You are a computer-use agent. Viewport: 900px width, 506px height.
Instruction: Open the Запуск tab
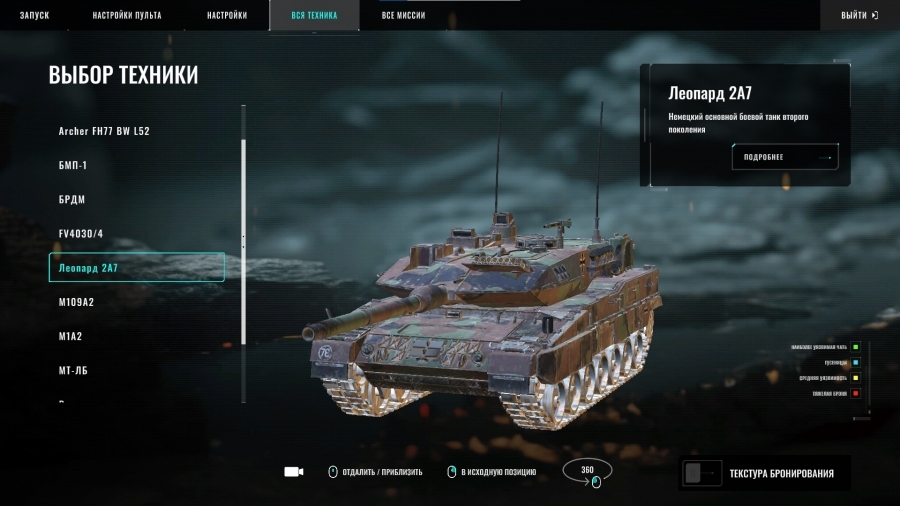coord(34,16)
